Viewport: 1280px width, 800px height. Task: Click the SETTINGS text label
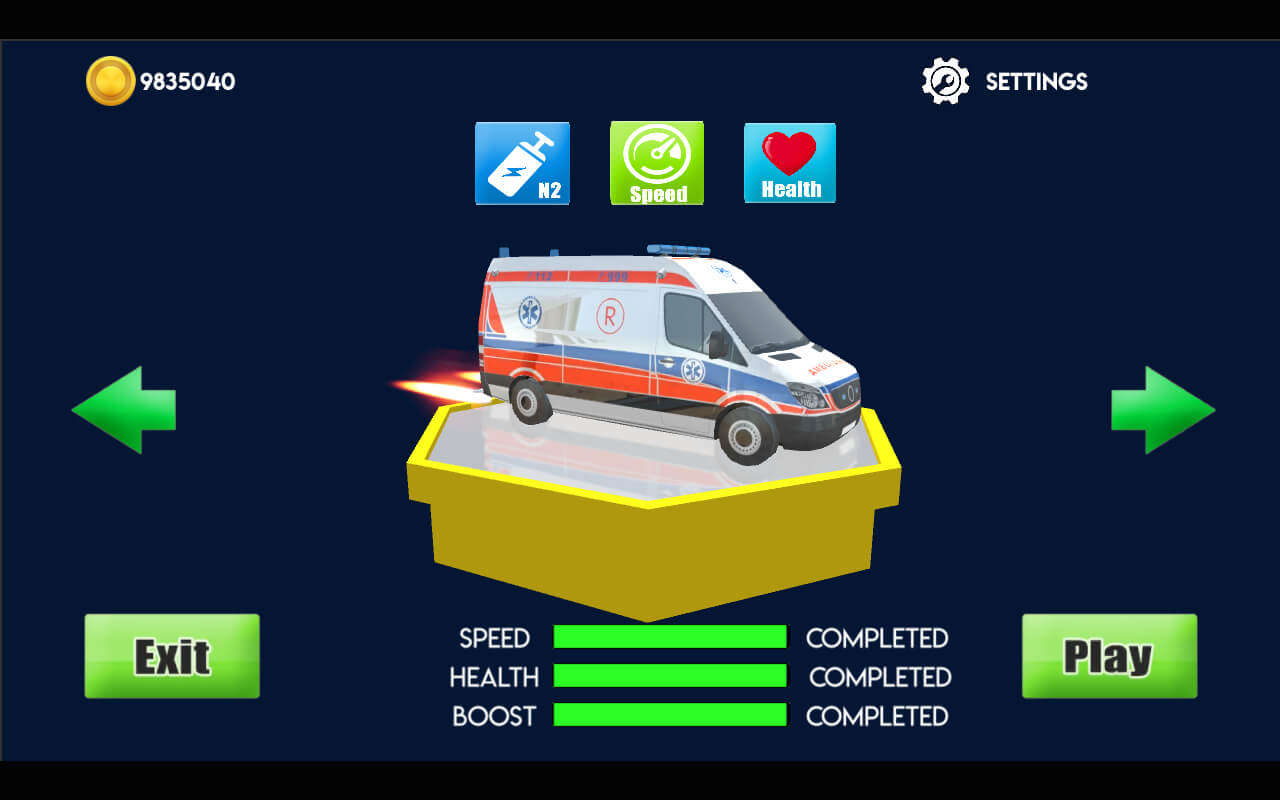(1035, 82)
